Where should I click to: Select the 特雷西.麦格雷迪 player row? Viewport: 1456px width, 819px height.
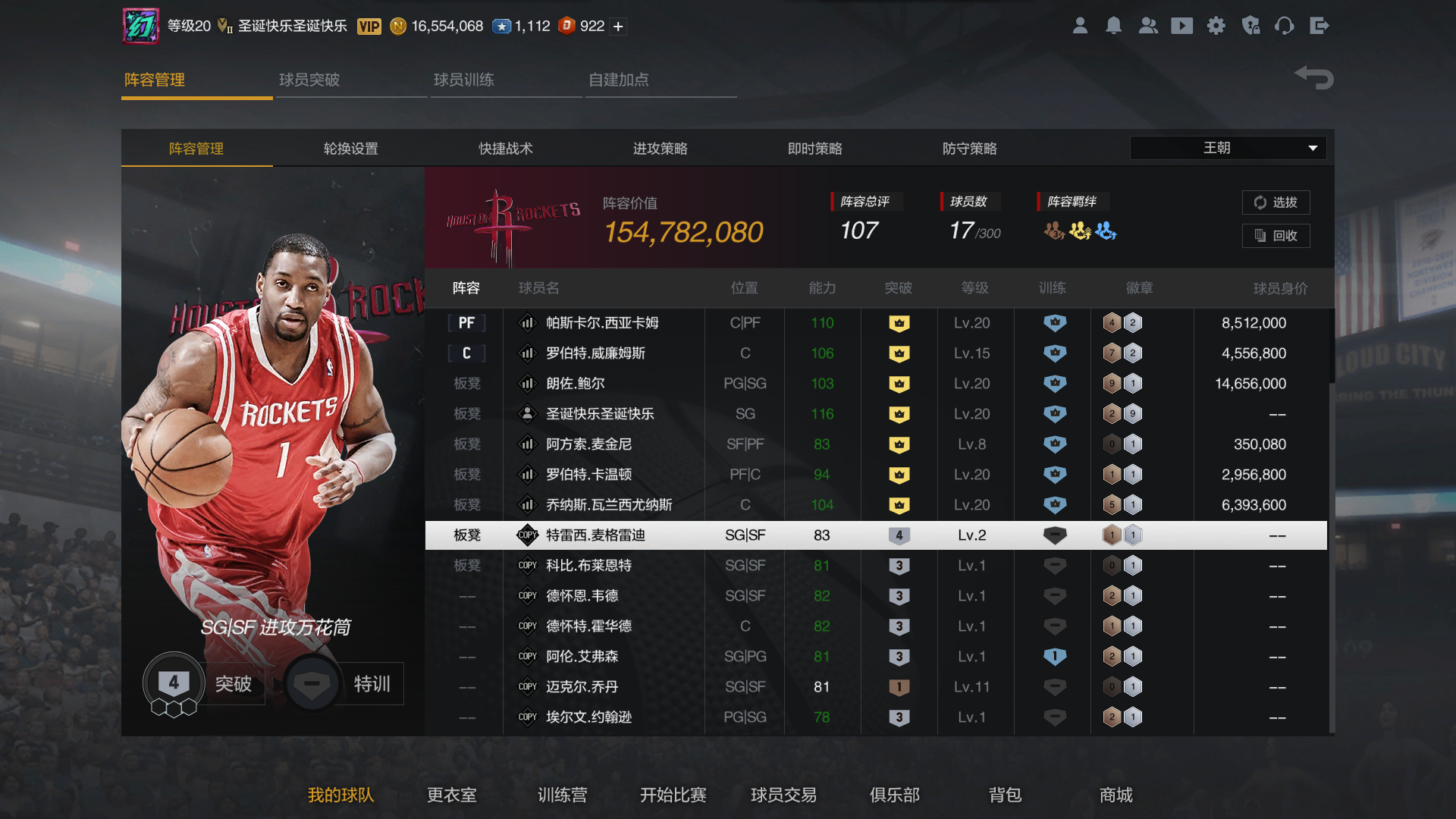point(607,535)
